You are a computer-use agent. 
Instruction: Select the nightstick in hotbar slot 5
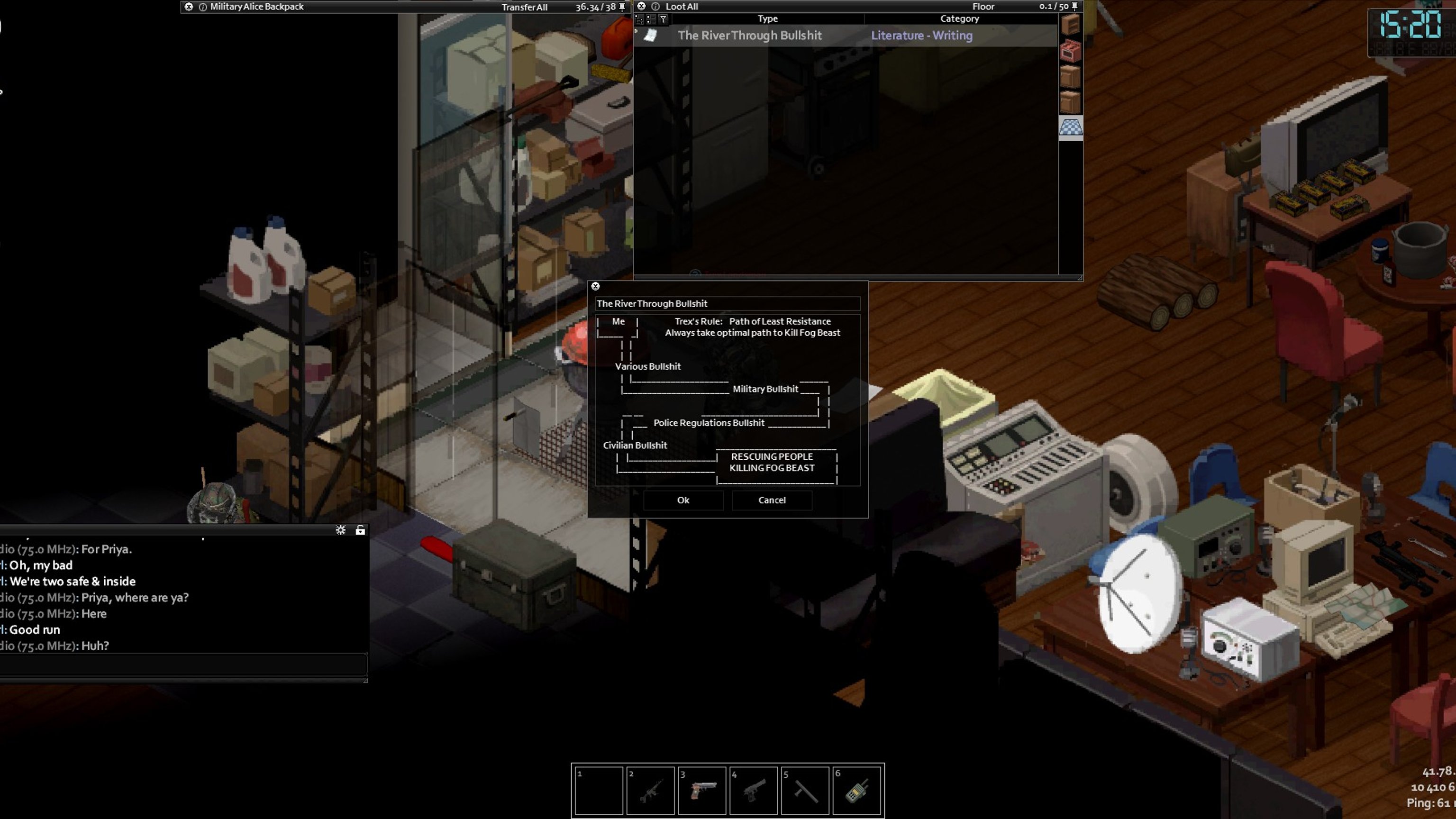tap(805, 790)
